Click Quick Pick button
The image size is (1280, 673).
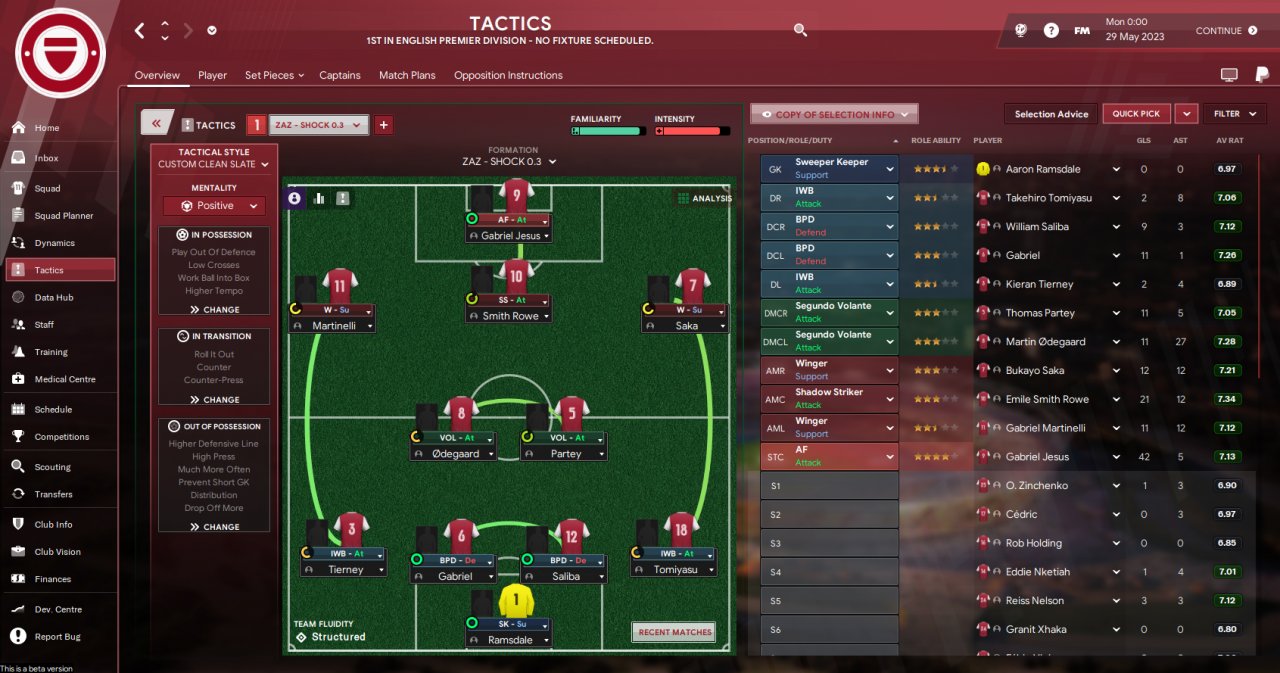click(1136, 114)
